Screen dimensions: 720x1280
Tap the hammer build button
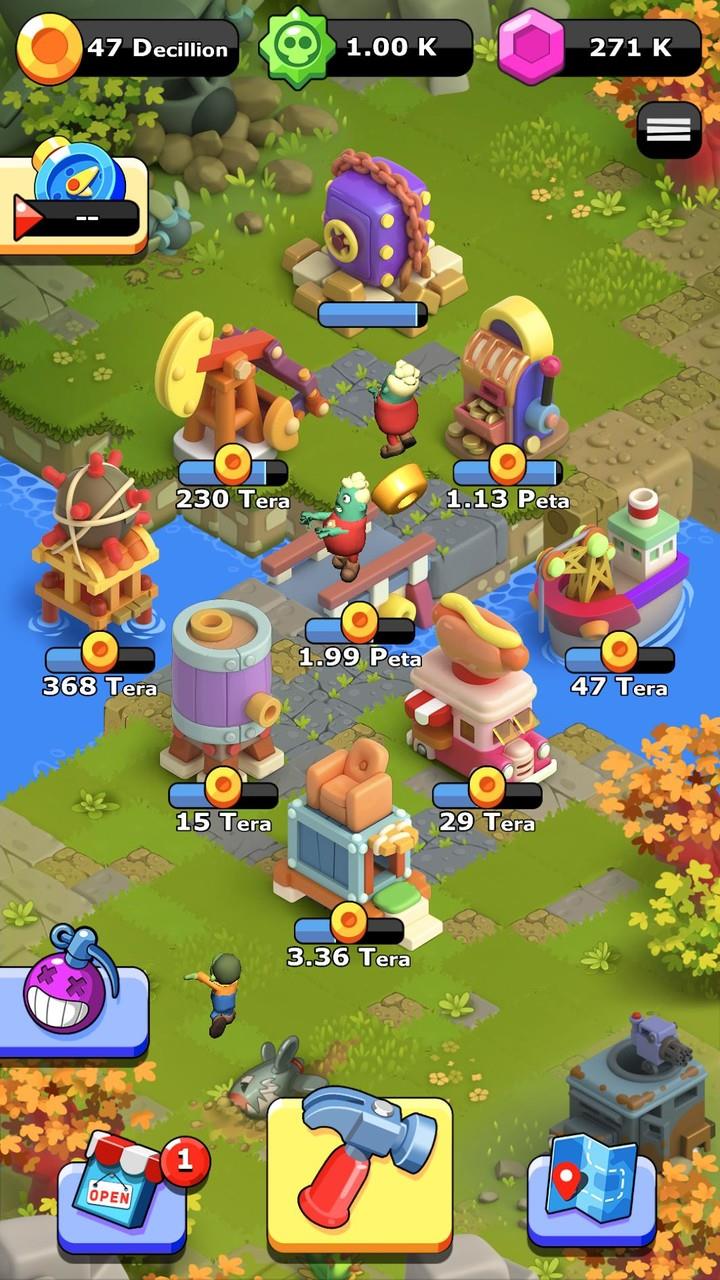click(x=360, y=1170)
